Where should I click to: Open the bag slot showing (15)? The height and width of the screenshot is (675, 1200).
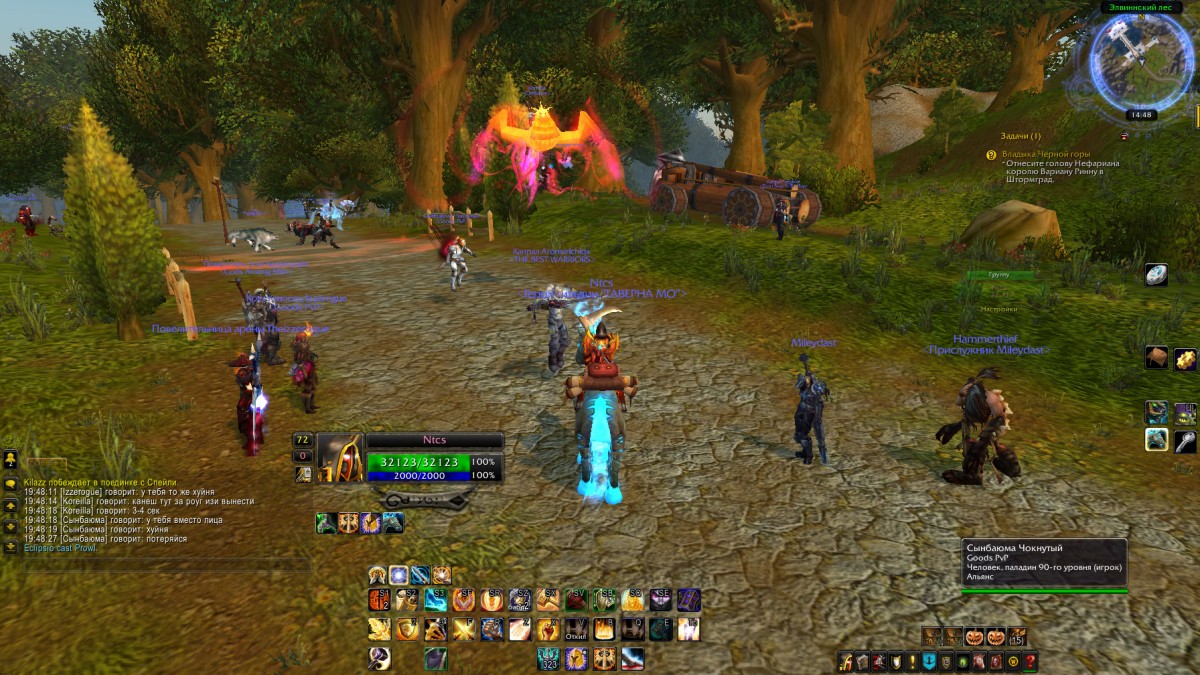coord(1017,636)
